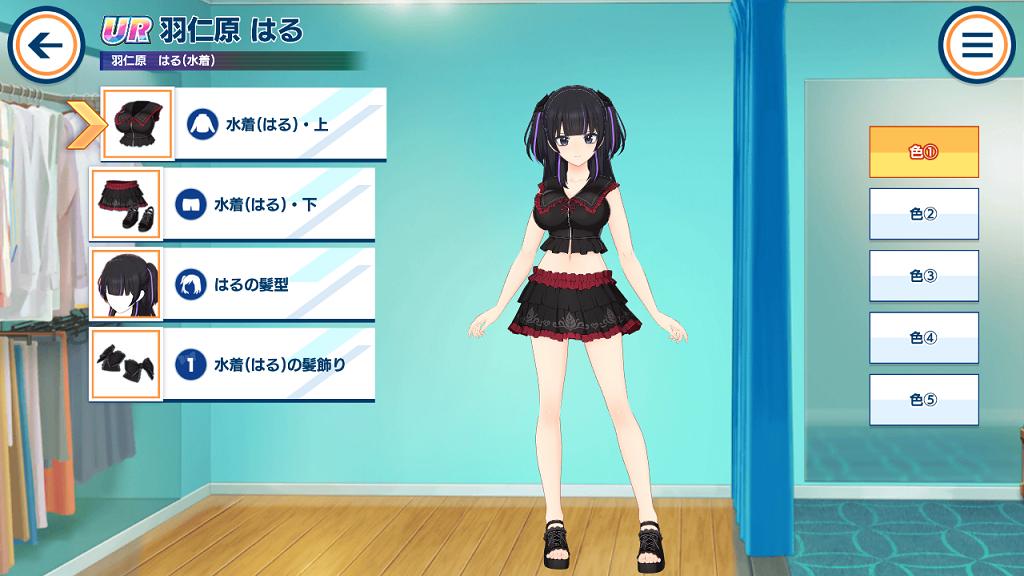Choose the はるの髪型 hairstyle row
Image resolution: width=1024 pixels, height=576 pixels.
(x=270, y=284)
